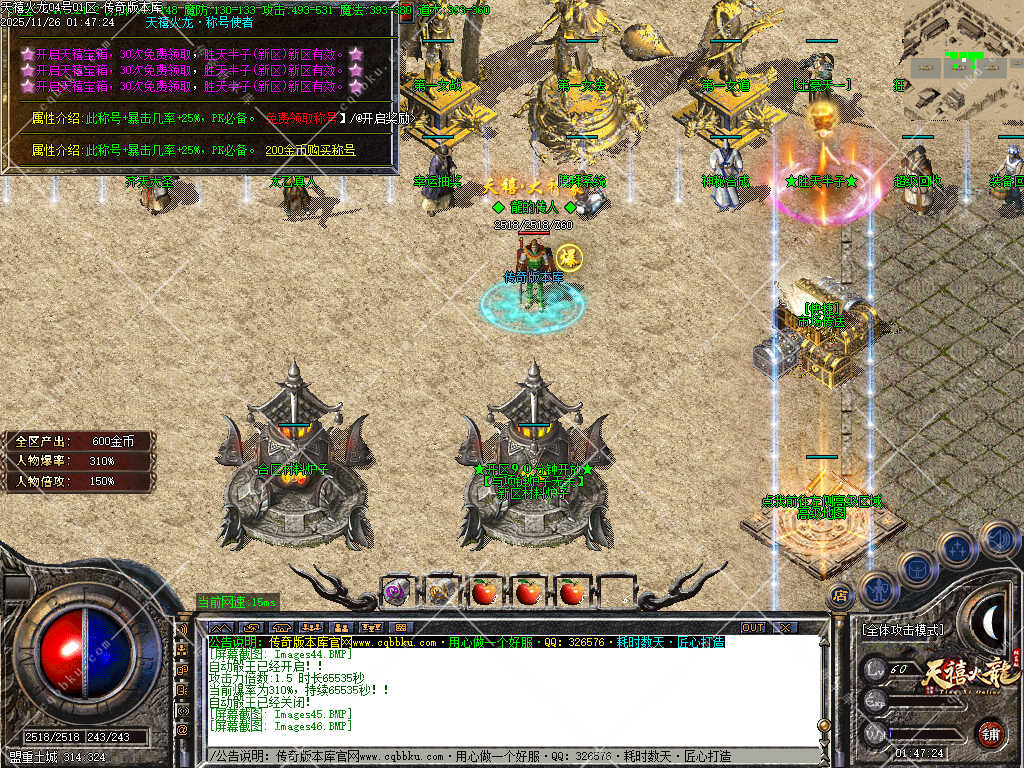Click the 人物爆率 310% info row
The width and height of the screenshot is (1024, 768).
coord(78,461)
